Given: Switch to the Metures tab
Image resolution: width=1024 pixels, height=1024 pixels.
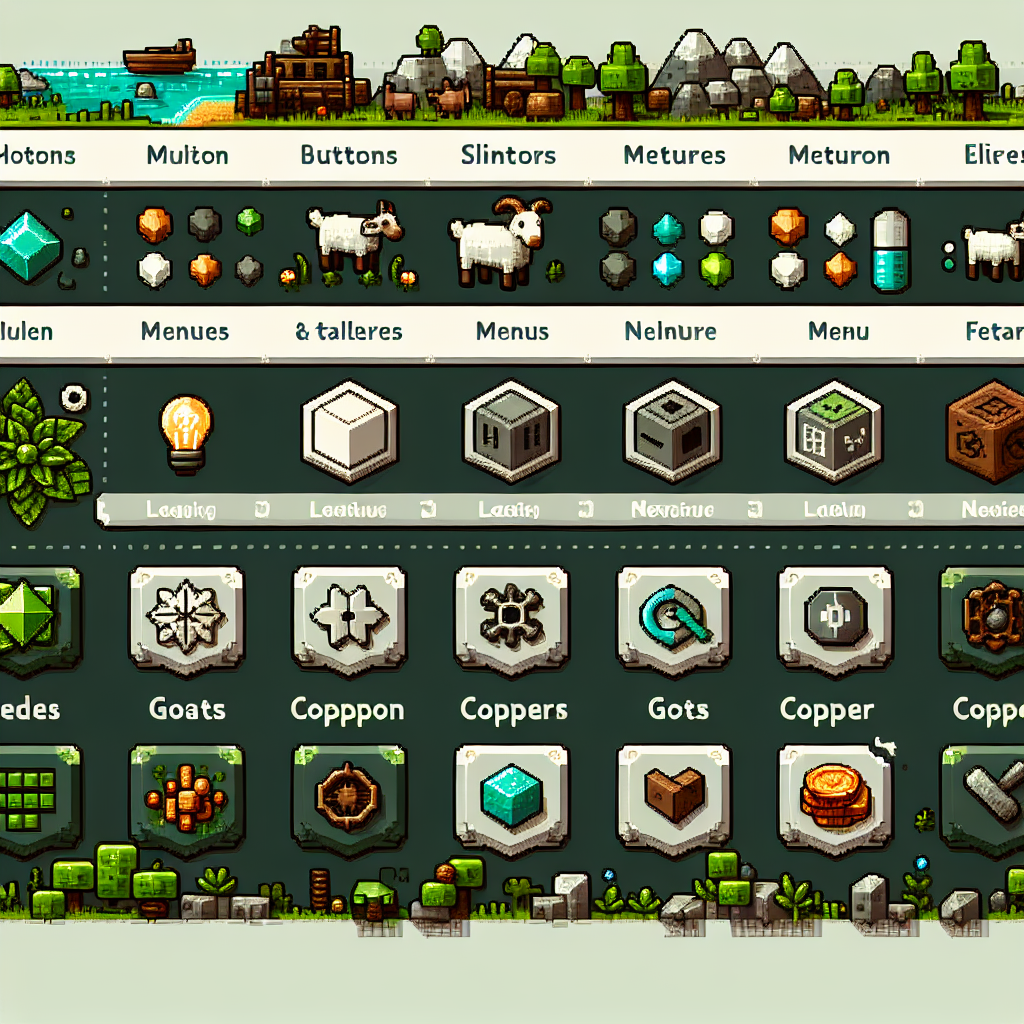Looking at the screenshot, I should (674, 155).
